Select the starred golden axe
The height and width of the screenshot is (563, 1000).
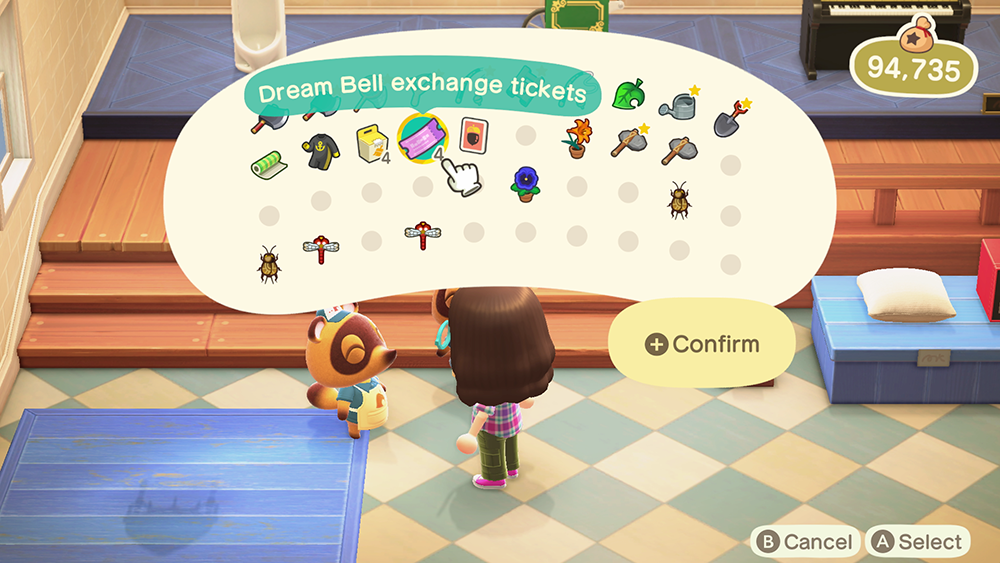pos(628,143)
